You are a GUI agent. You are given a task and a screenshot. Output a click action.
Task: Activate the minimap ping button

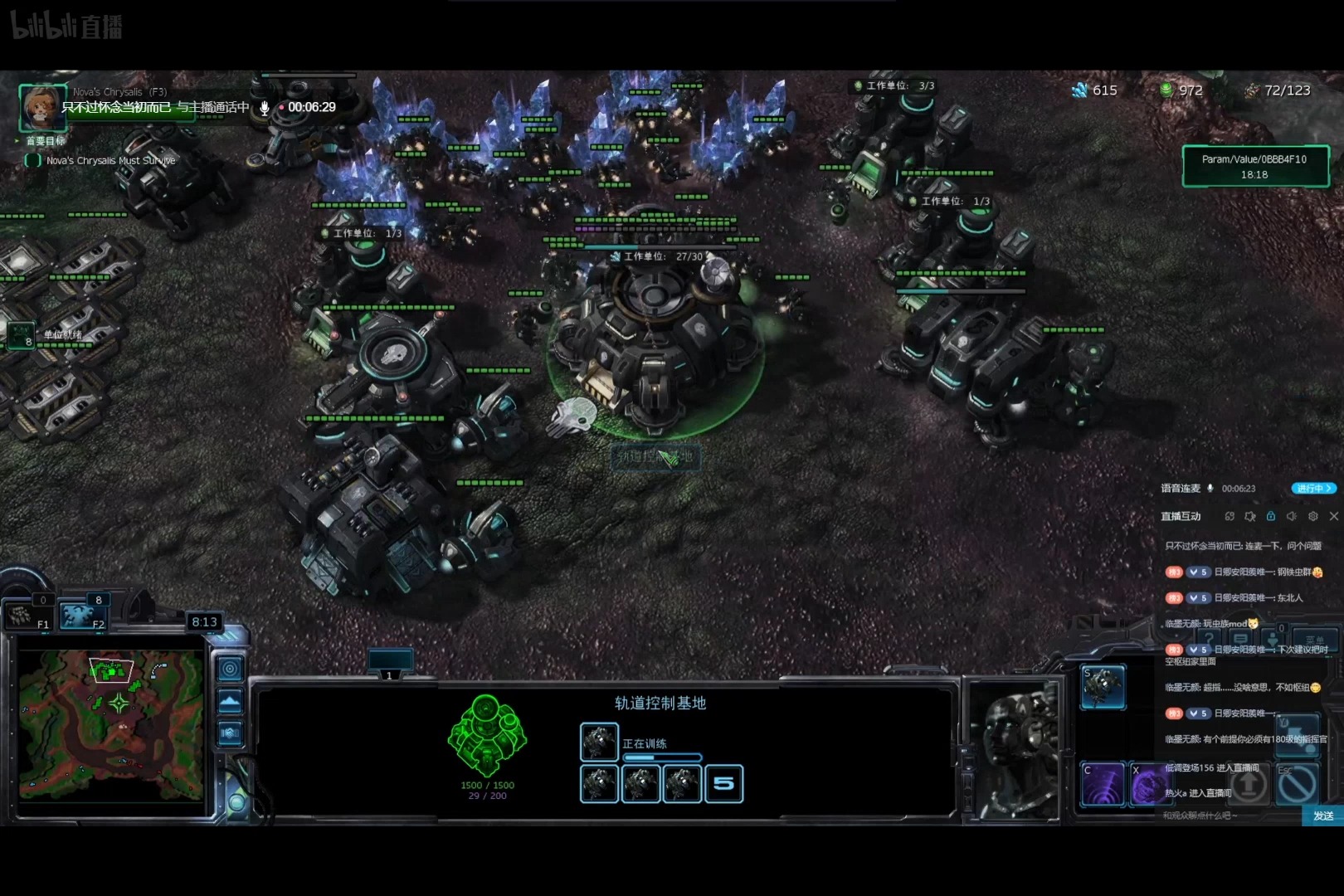(x=230, y=669)
